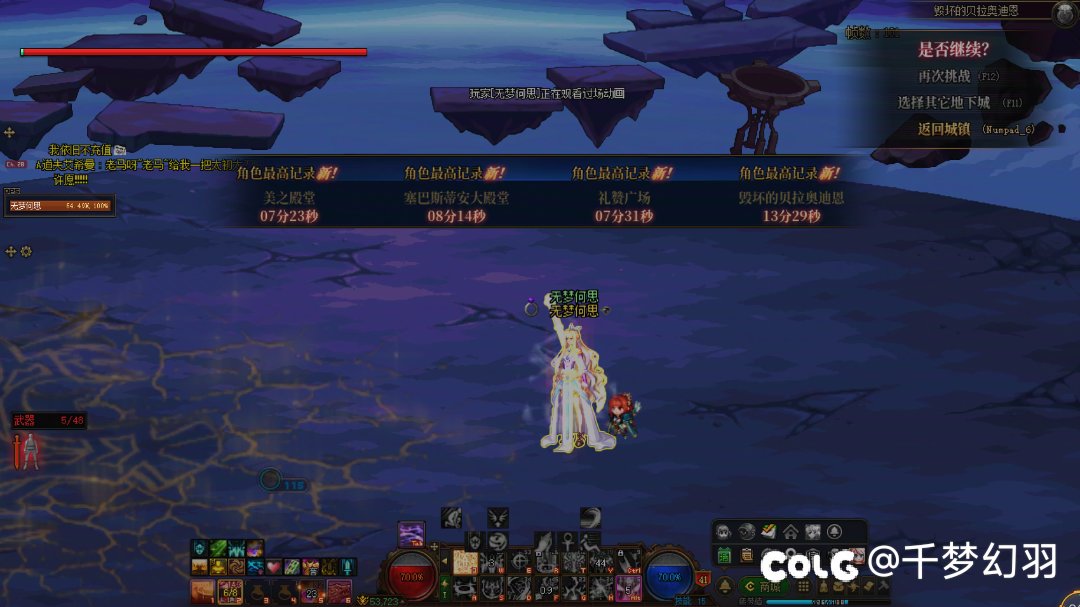Viewport: 1080px width, 607px height.
Task: Click the bell notification button beside 商城
Action: (725, 586)
